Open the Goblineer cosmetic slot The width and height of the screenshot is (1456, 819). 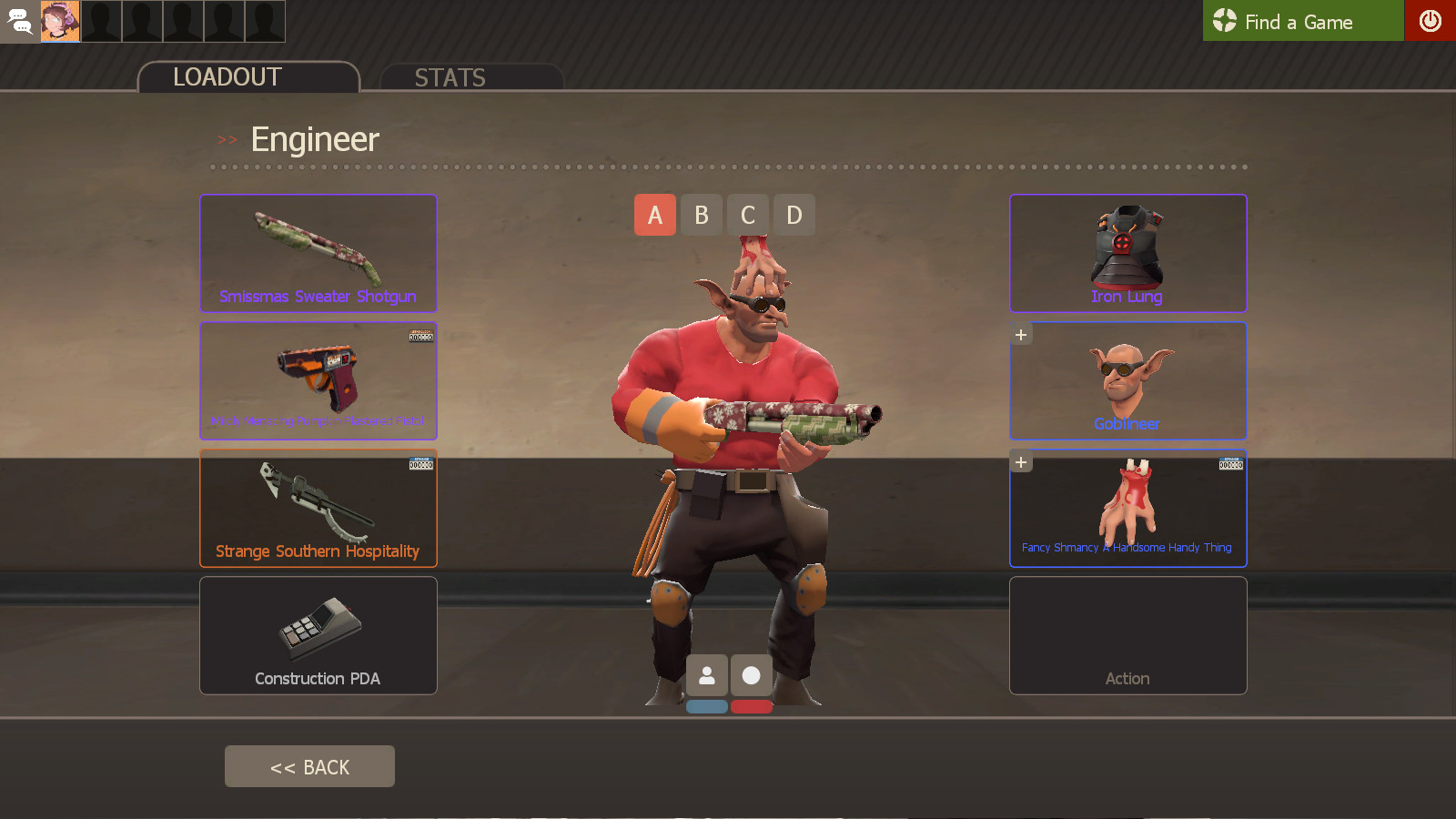1127,380
